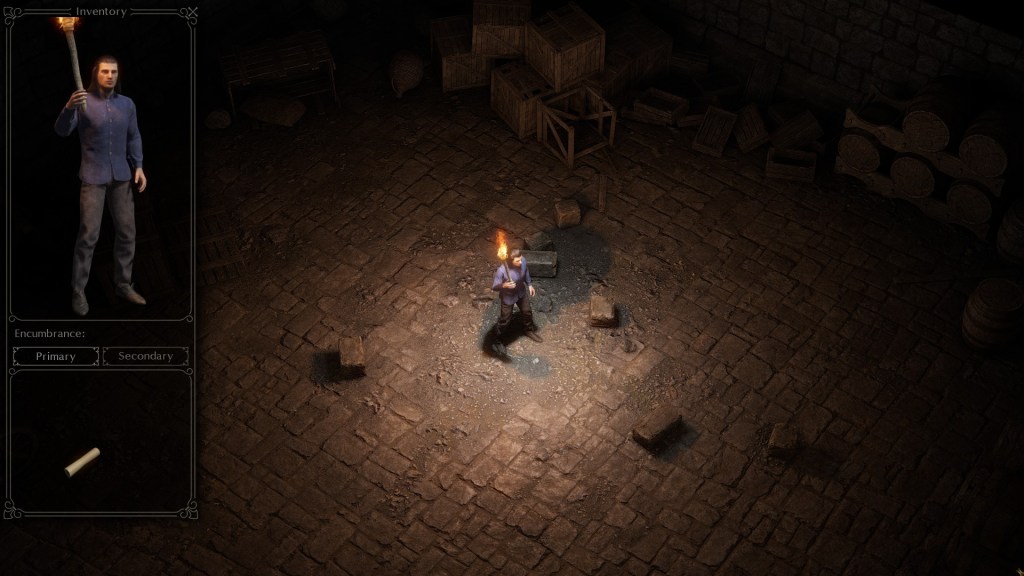This screenshot has height=576, width=1024.
Task: Switch to the Primary tab
Action: pyautogui.click(x=56, y=356)
